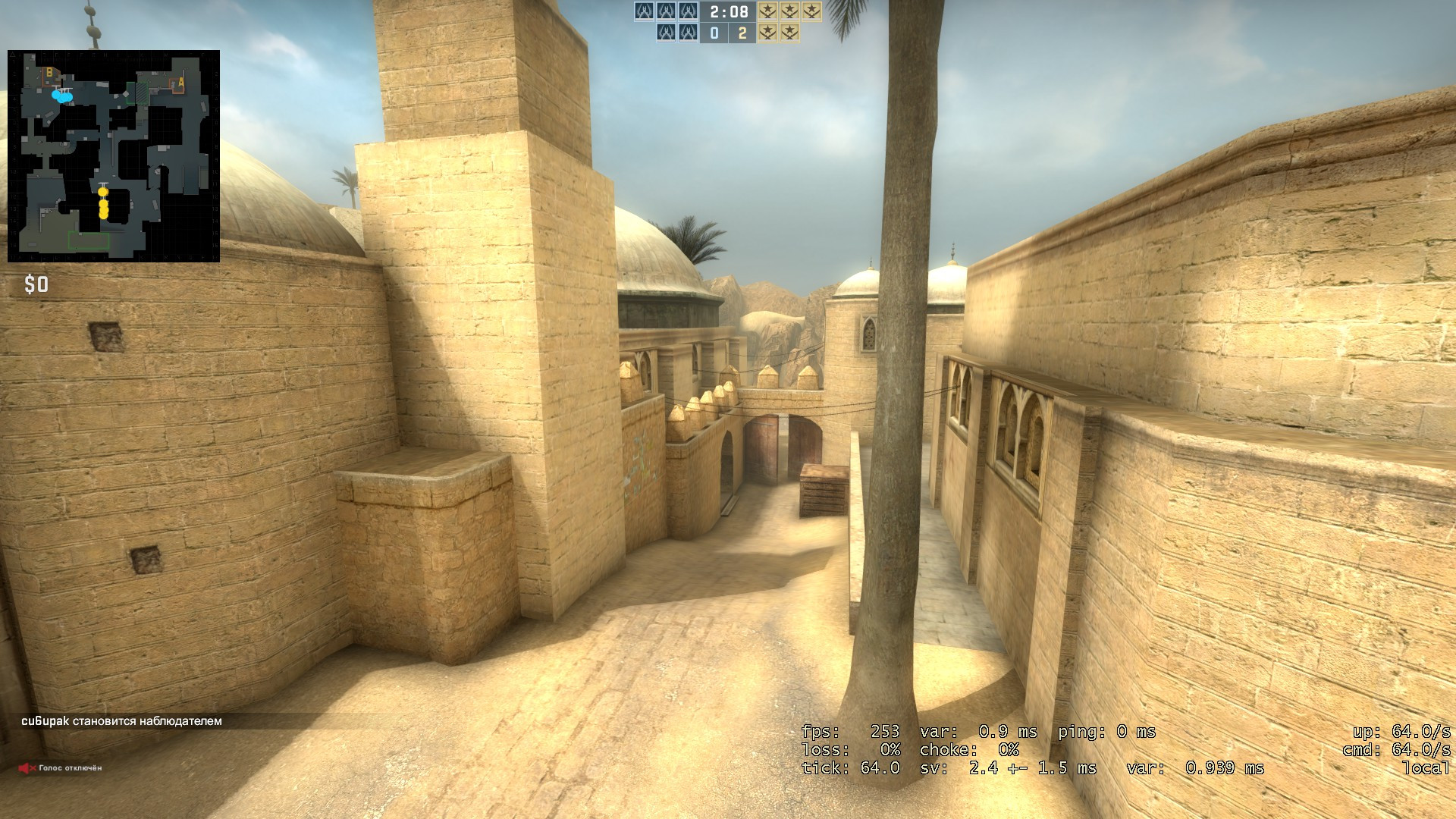Click a CT avatar in the lower scoreboard row
Viewport: 1456px width, 819px height.
(667, 34)
